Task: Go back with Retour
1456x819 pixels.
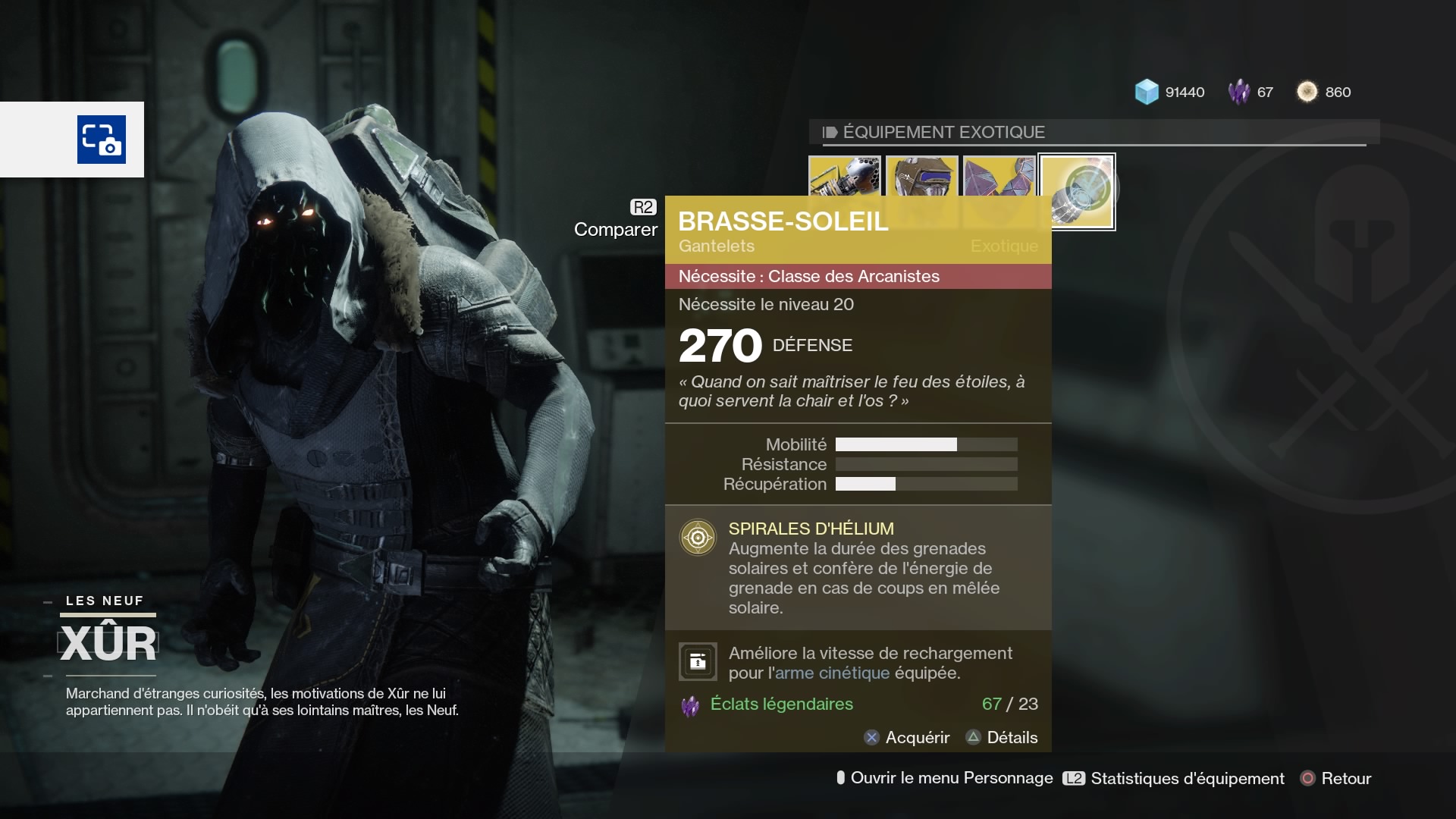Action: 1336,778
